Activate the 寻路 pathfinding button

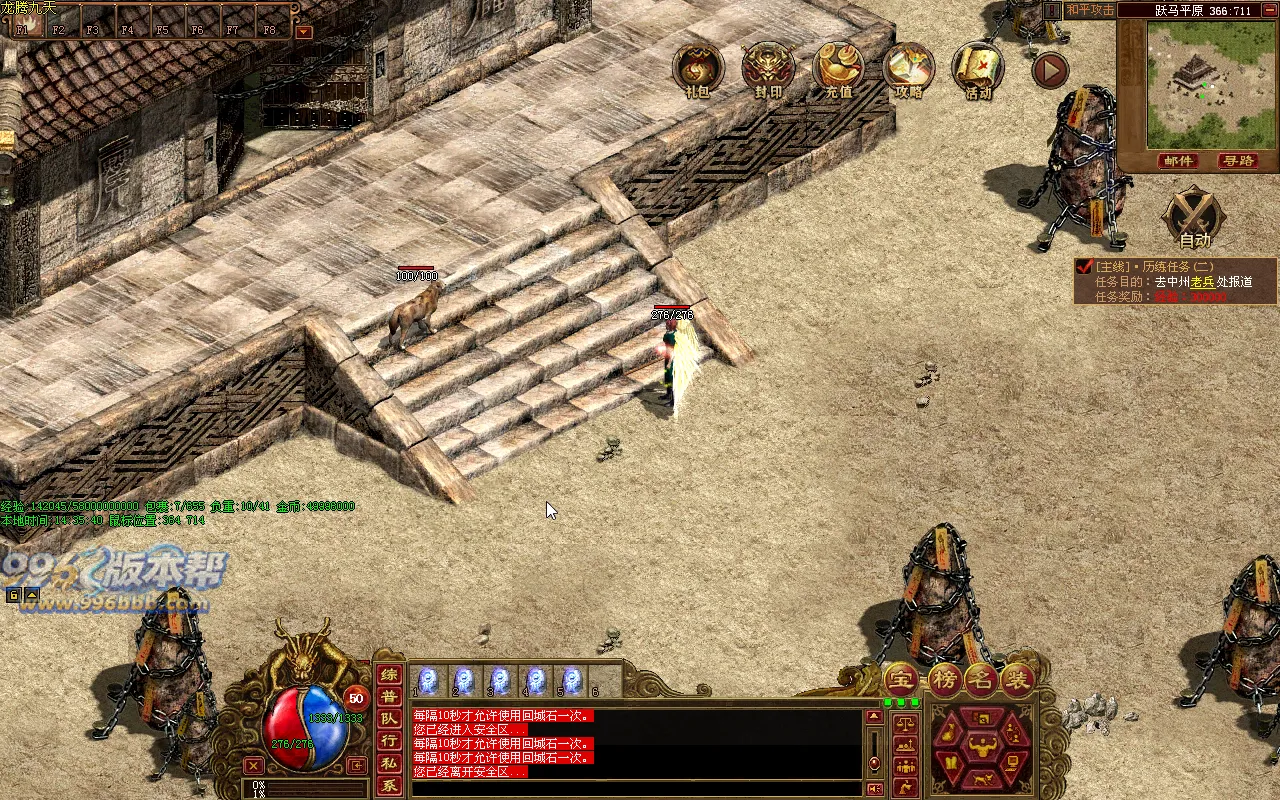[x=1237, y=161]
